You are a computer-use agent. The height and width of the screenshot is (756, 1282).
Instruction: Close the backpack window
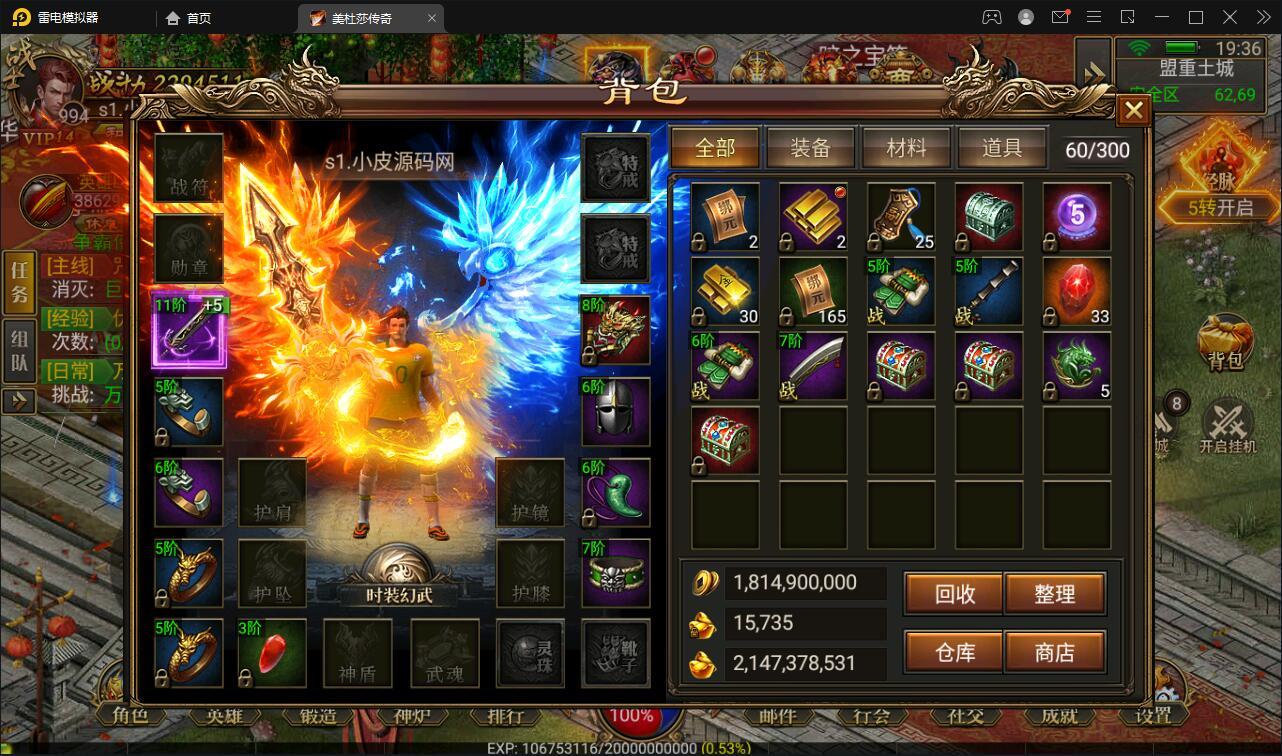[1133, 110]
